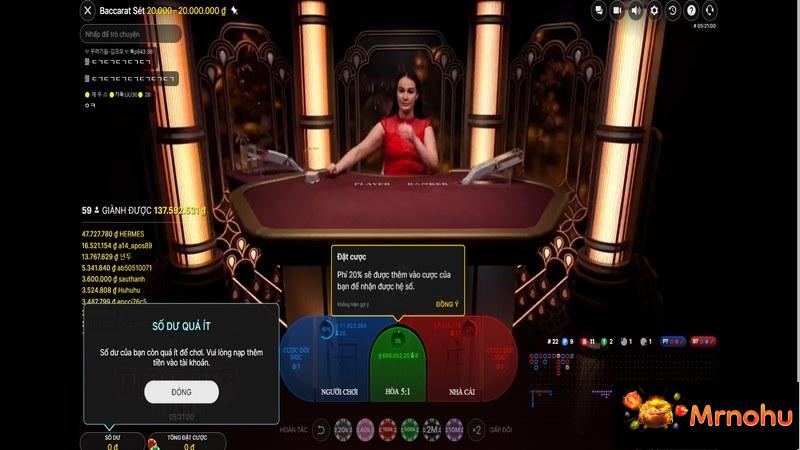Bet on HÒA 5:1 (Tie) area

point(398,372)
